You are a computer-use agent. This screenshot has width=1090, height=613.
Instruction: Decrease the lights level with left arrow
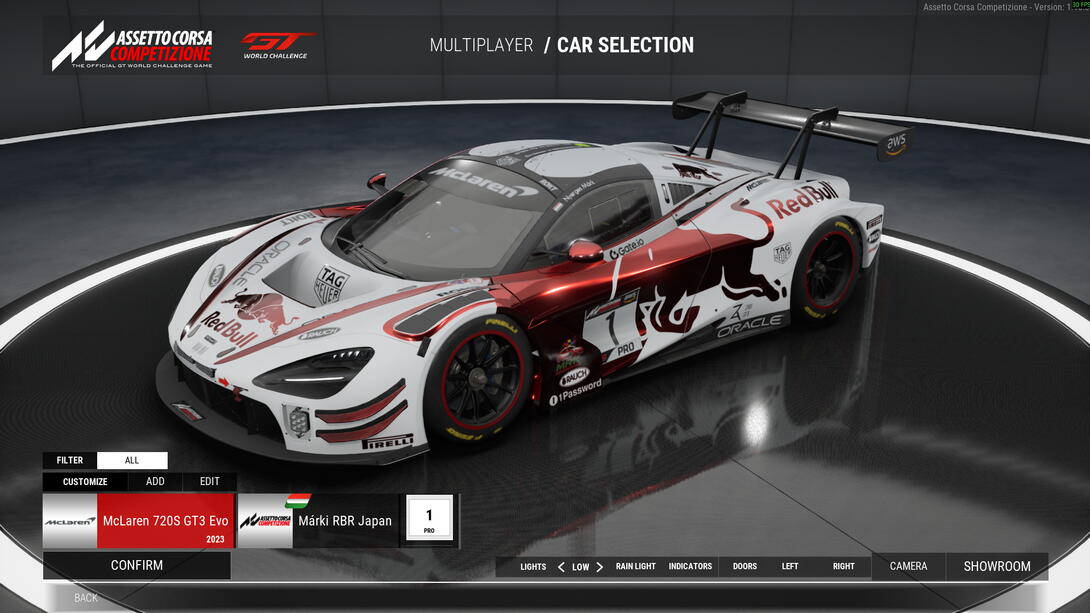[x=561, y=566]
